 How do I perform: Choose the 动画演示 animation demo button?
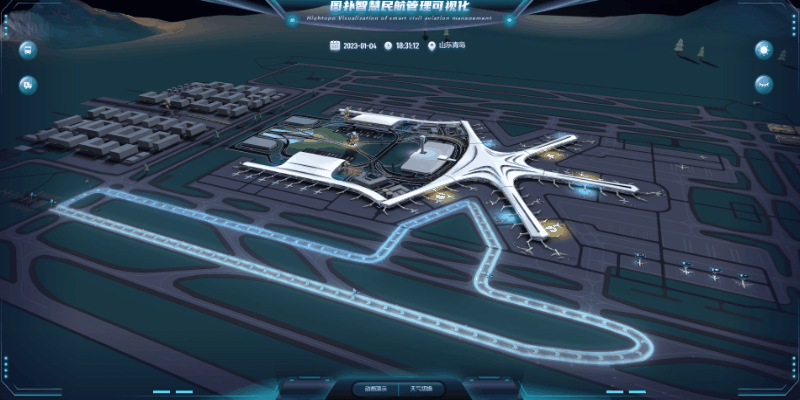point(372,387)
